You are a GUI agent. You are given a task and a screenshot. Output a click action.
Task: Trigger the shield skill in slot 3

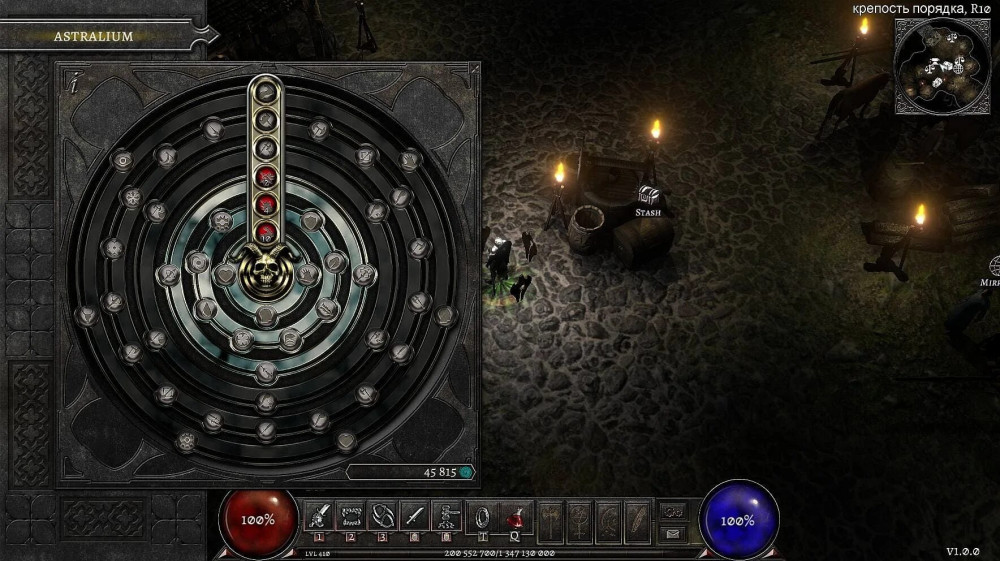click(x=382, y=516)
